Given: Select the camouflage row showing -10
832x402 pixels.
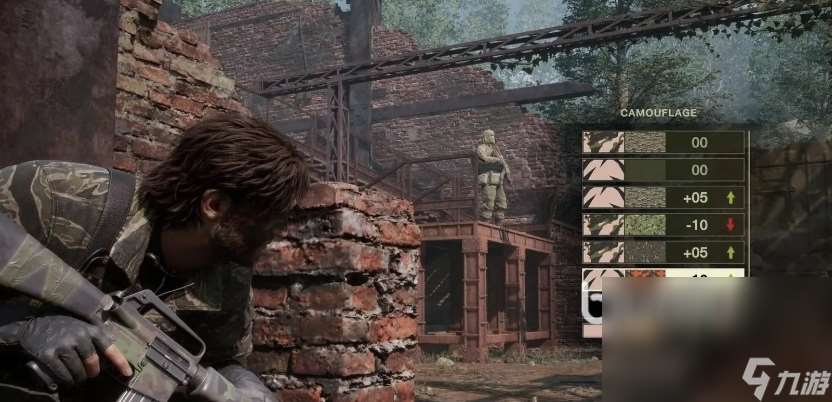Looking at the screenshot, I should 664,225.
